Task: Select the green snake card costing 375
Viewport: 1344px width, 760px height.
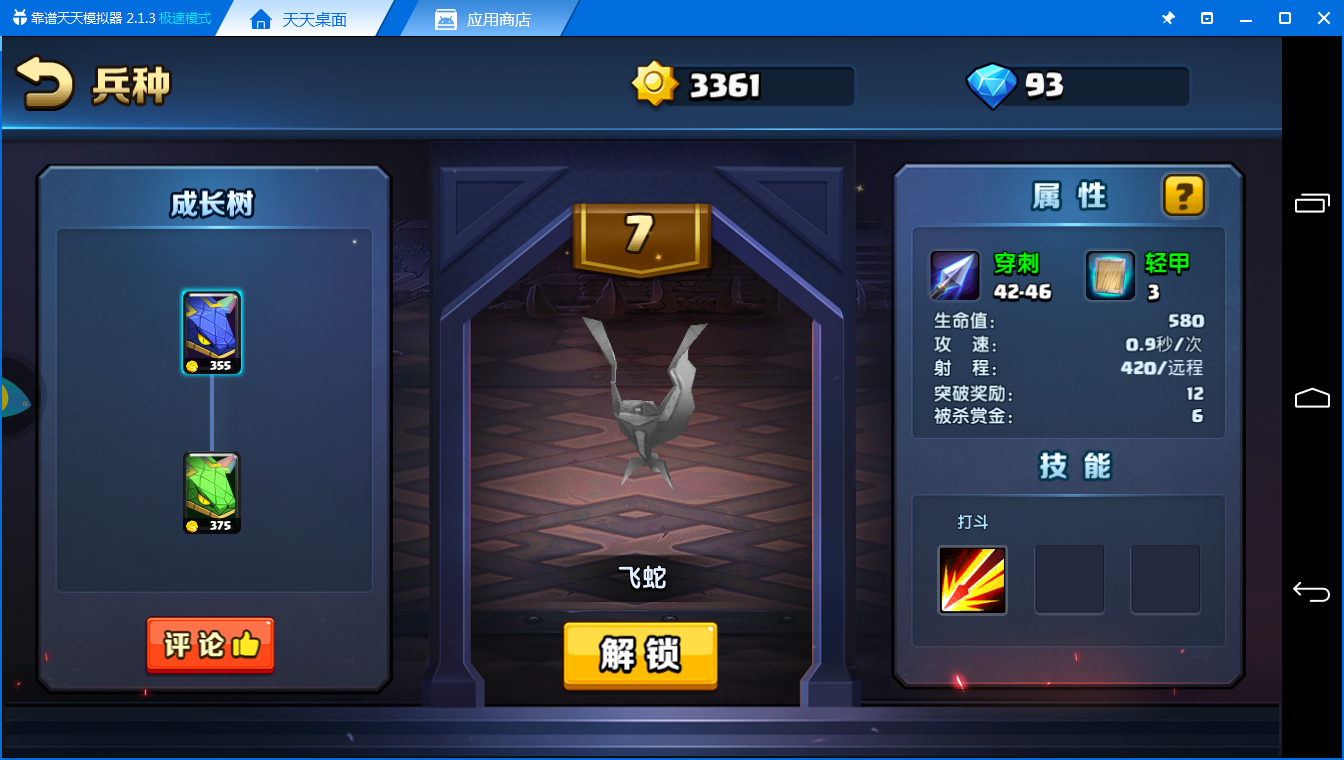Action: [212, 493]
